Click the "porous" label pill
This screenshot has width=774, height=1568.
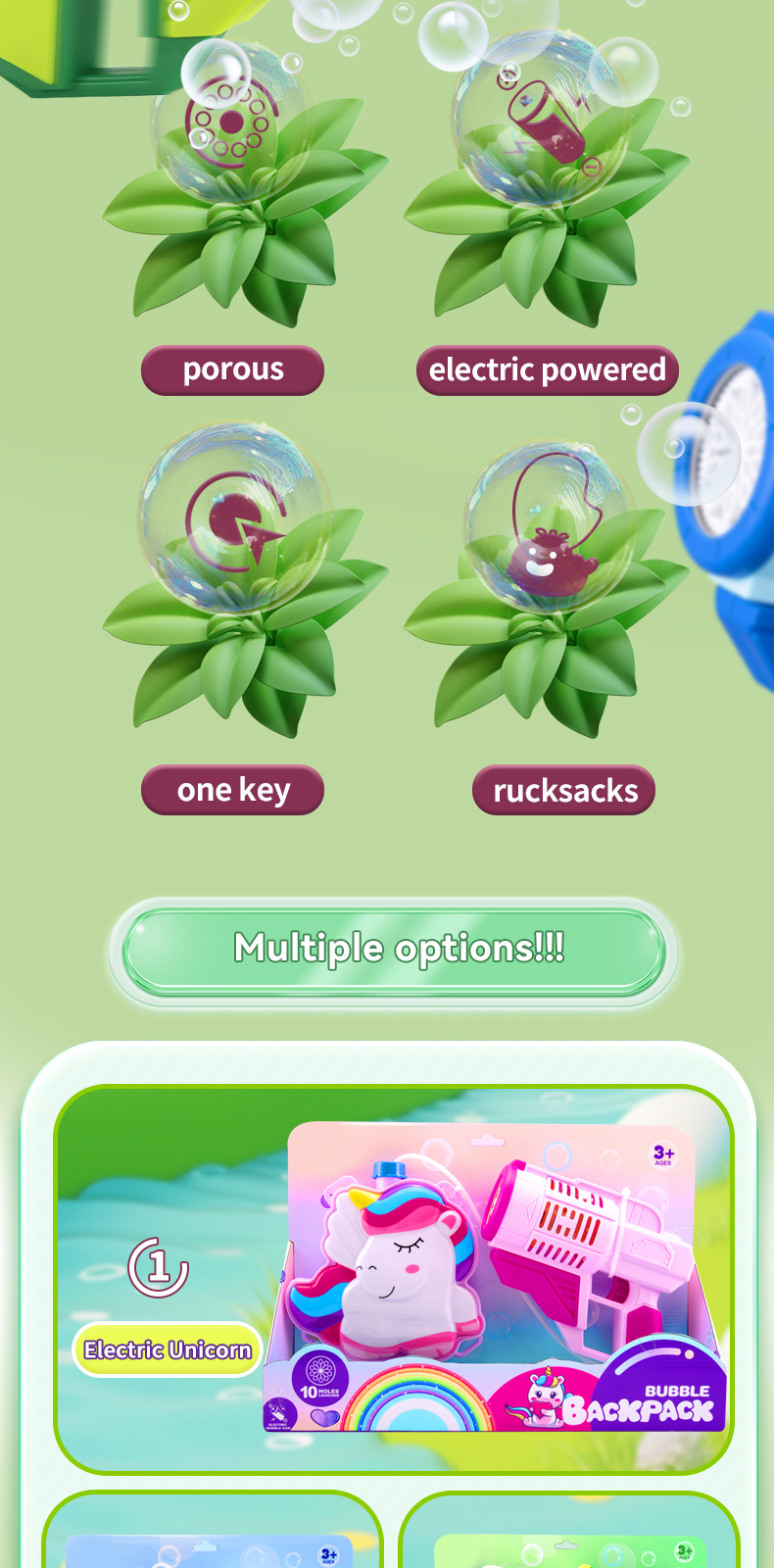click(232, 370)
